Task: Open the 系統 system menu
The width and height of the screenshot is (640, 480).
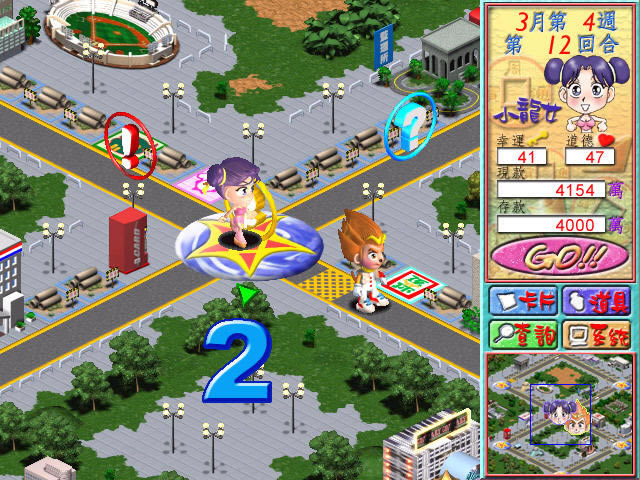Action: coord(597,333)
